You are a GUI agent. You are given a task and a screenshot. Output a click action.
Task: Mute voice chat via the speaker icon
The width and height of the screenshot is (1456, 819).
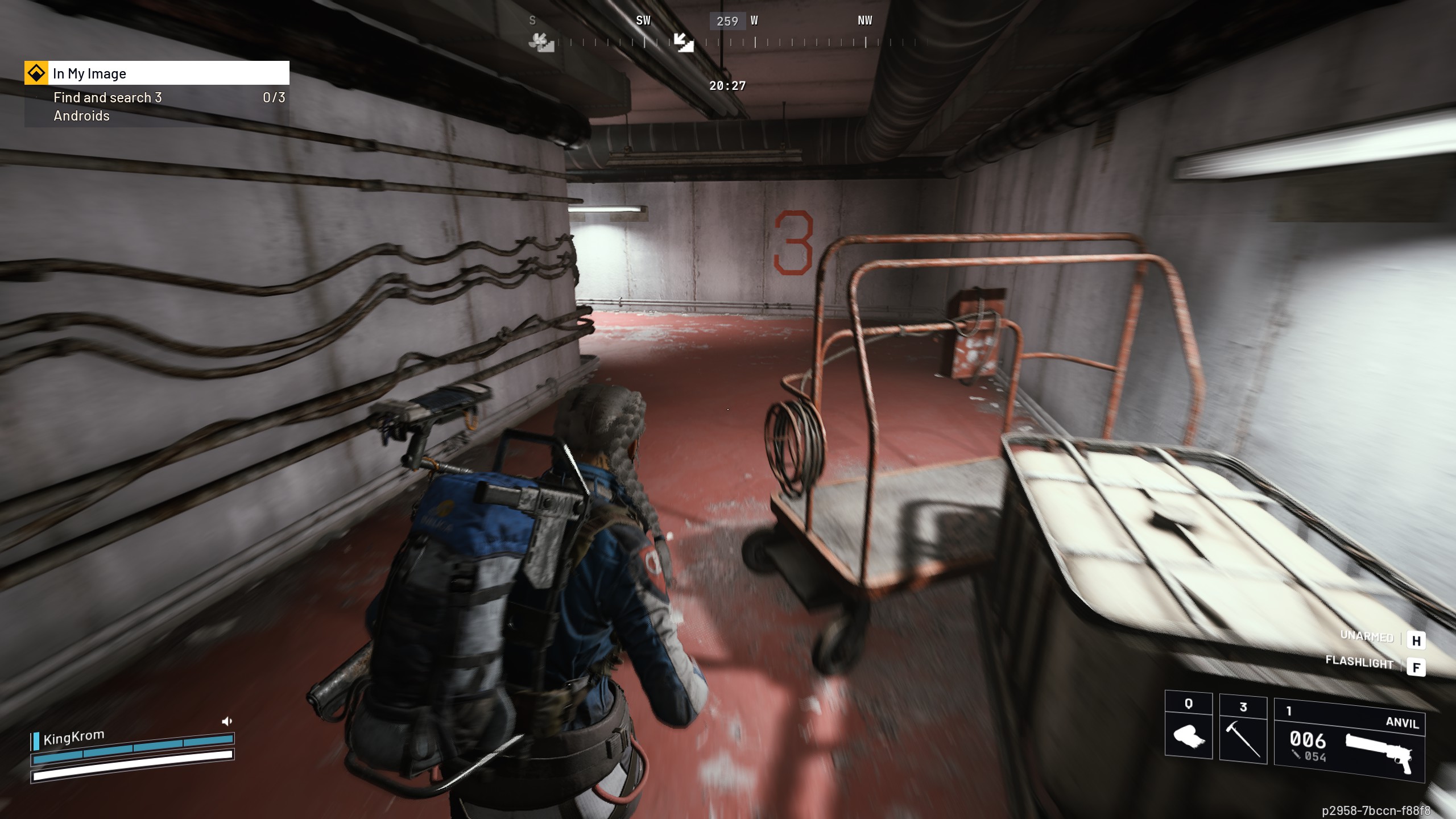click(227, 720)
